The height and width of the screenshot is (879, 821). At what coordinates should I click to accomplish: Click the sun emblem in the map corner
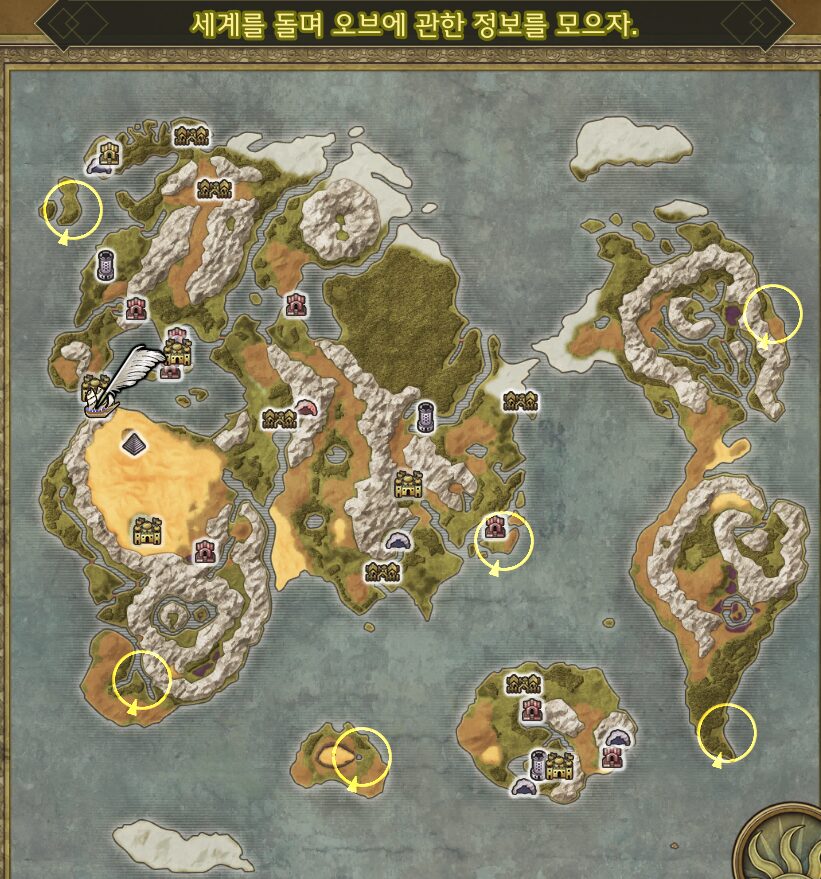click(786, 849)
